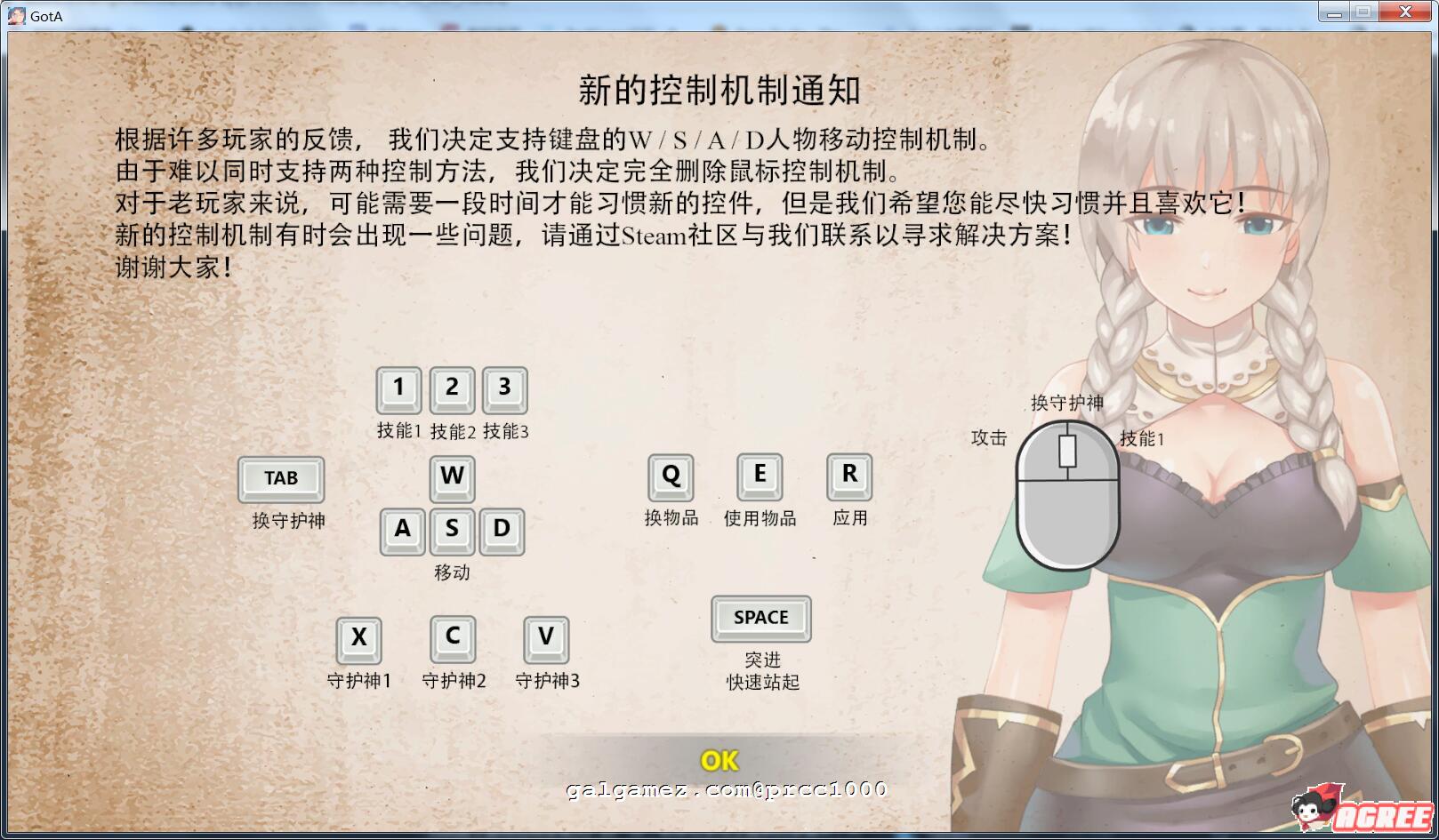1439x840 pixels.
Task: Click the right mouse button labeled 技能1
Action: click(1094, 462)
